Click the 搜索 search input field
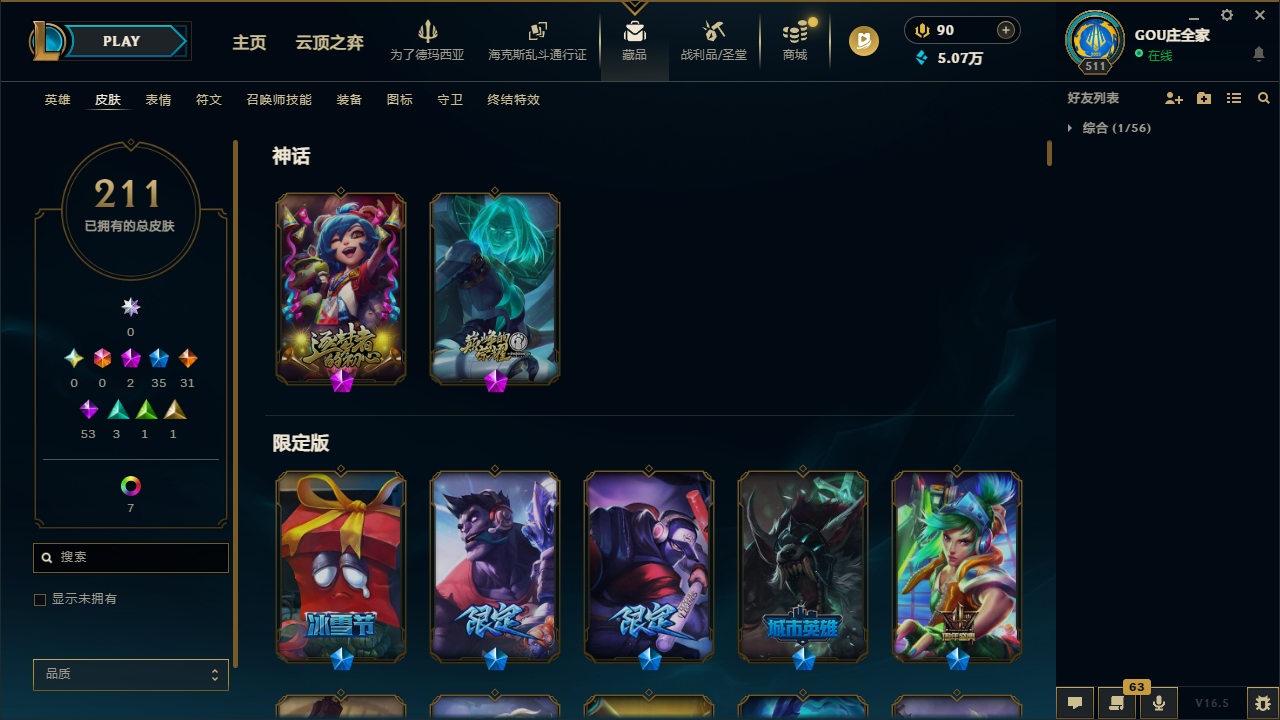The height and width of the screenshot is (720, 1280). tap(130, 557)
